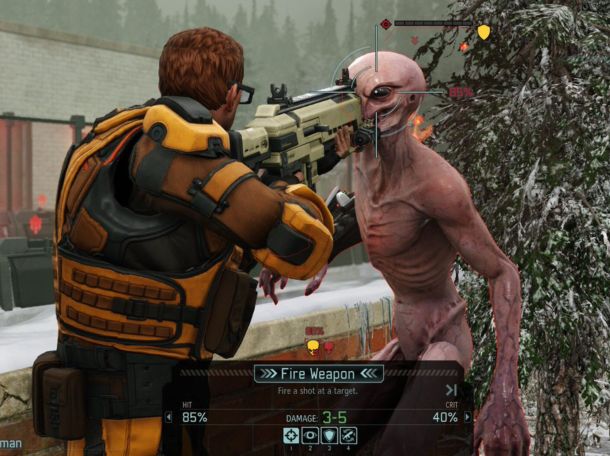Activate the Overwatch eye ability
This screenshot has height=456, width=610.
[x=310, y=435]
